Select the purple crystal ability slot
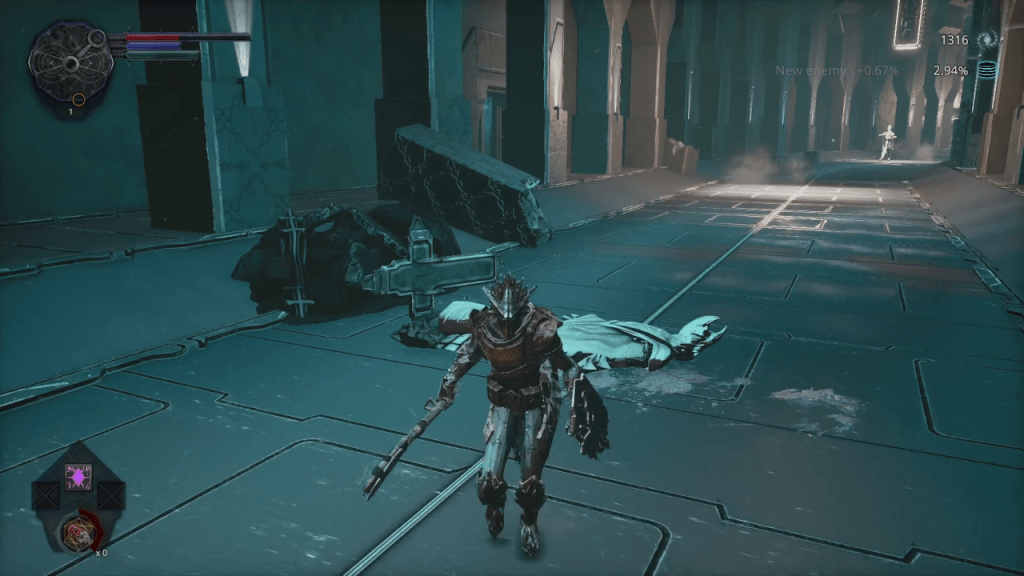This screenshot has width=1024, height=576. (x=78, y=476)
